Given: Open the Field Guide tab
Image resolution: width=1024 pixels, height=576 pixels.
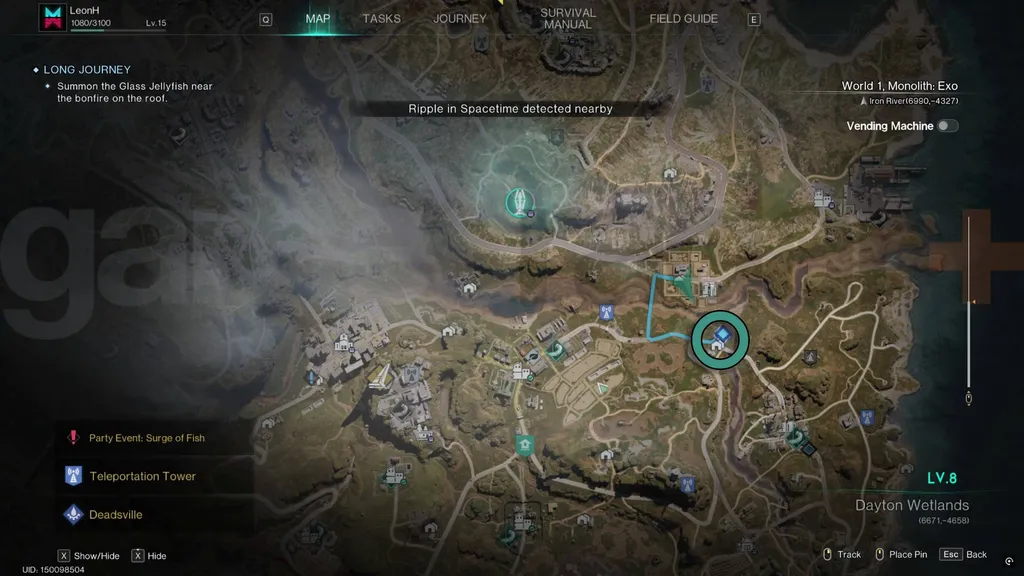Looking at the screenshot, I should 683,19.
